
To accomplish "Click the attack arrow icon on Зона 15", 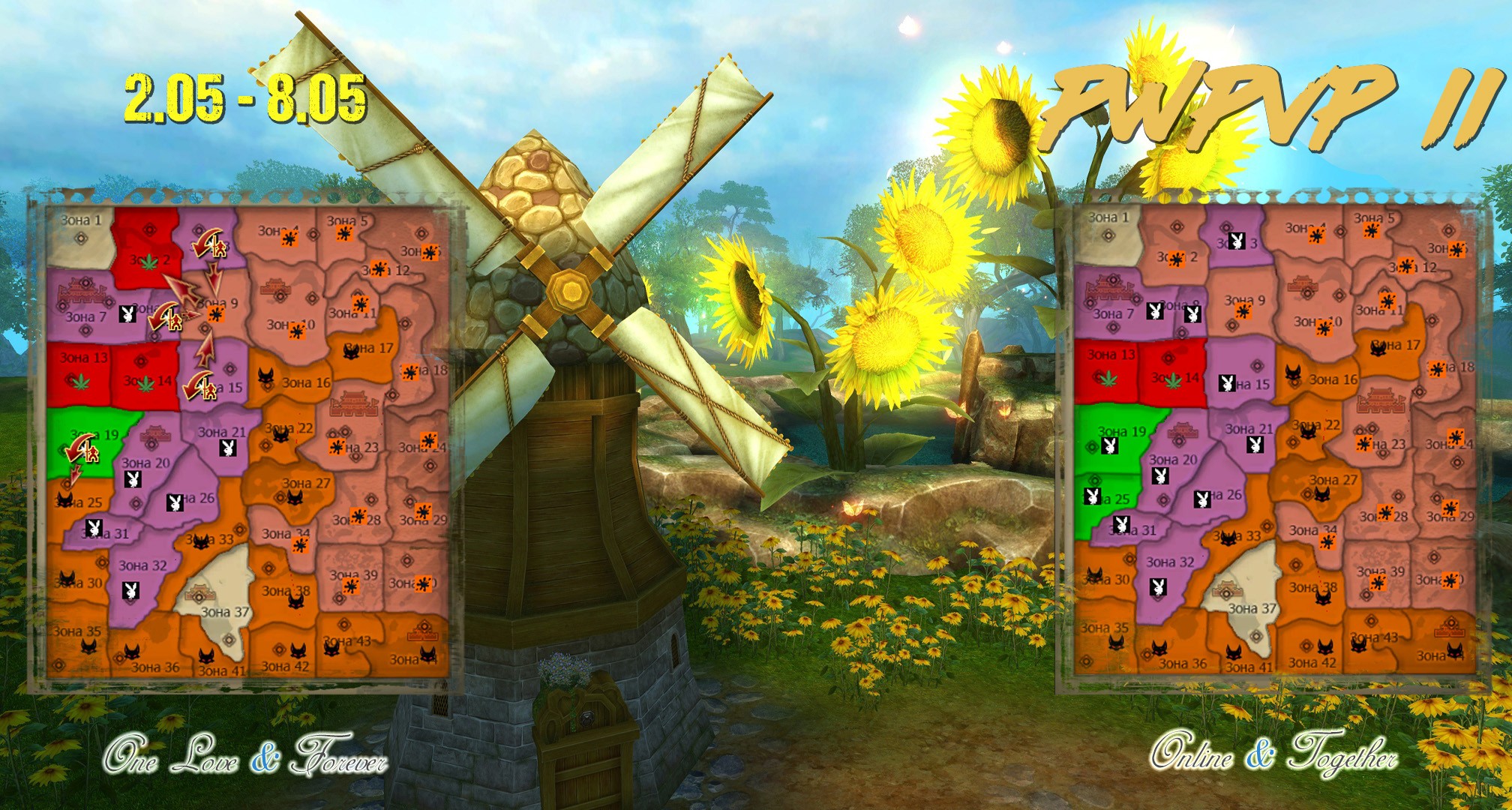I will (x=202, y=385).
